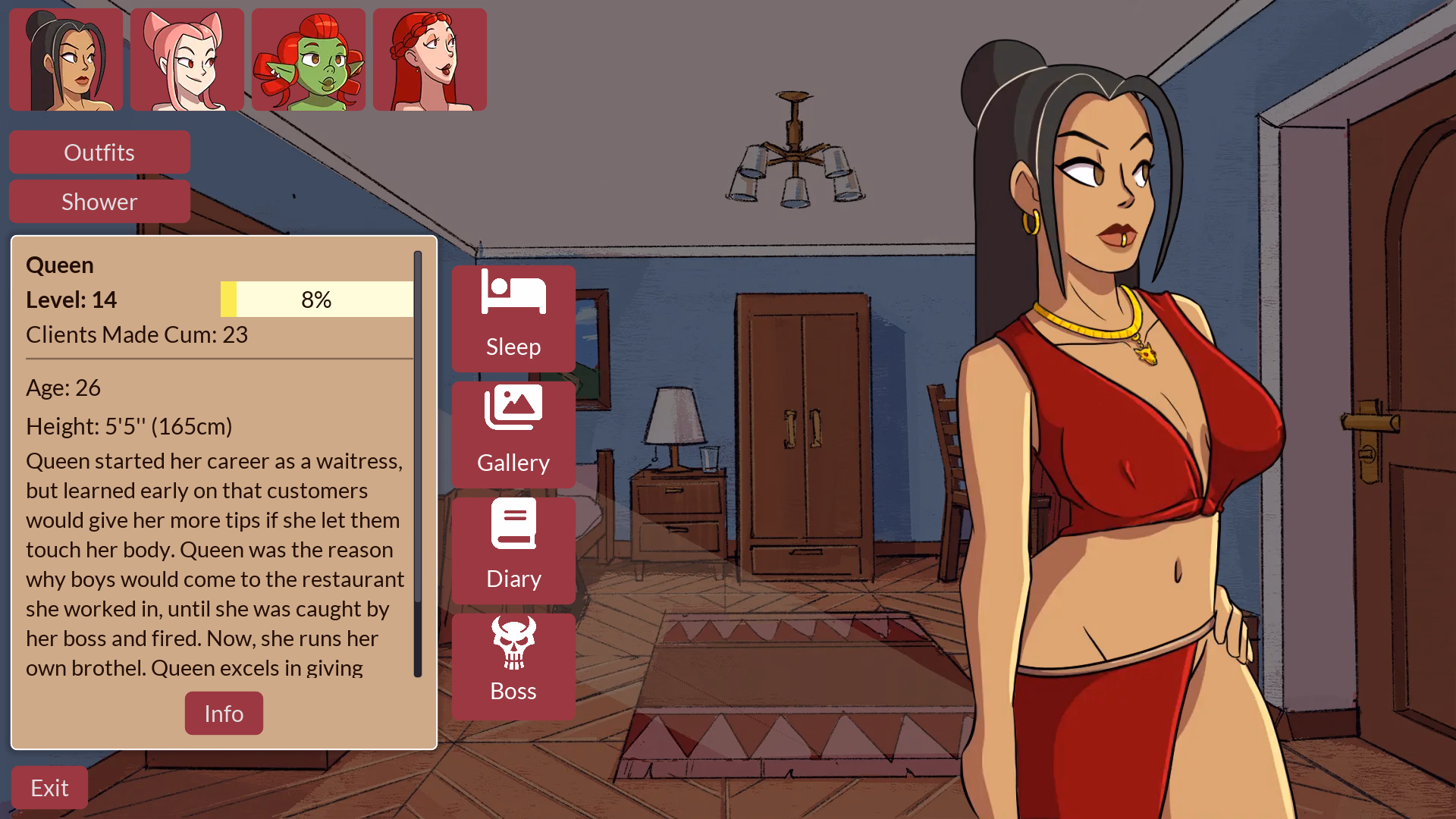This screenshot has height=819, width=1456.
Task: Click the Level 14 progress bar
Action: (316, 299)
